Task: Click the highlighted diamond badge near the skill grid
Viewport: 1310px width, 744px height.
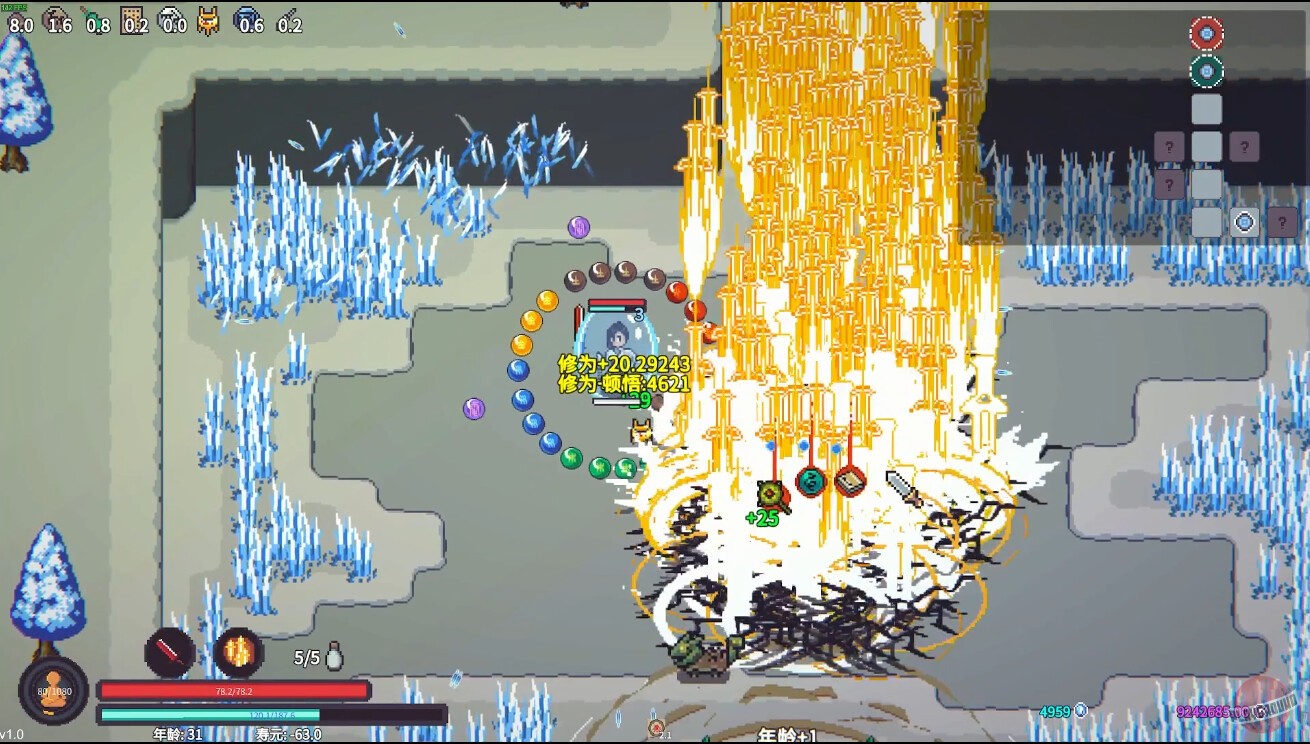Action: 1244,221
